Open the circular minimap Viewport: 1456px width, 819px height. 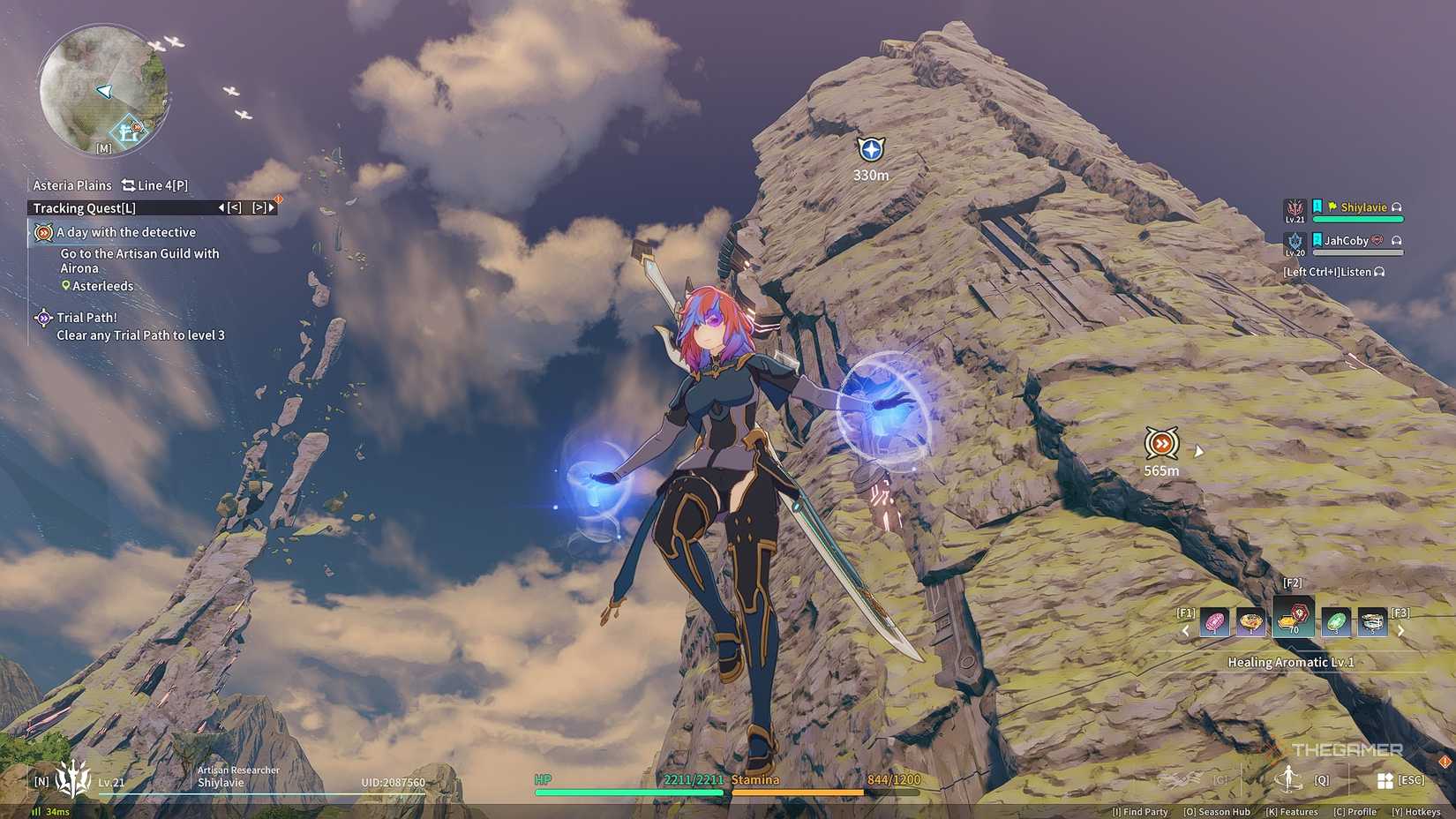tap(102, 88)
